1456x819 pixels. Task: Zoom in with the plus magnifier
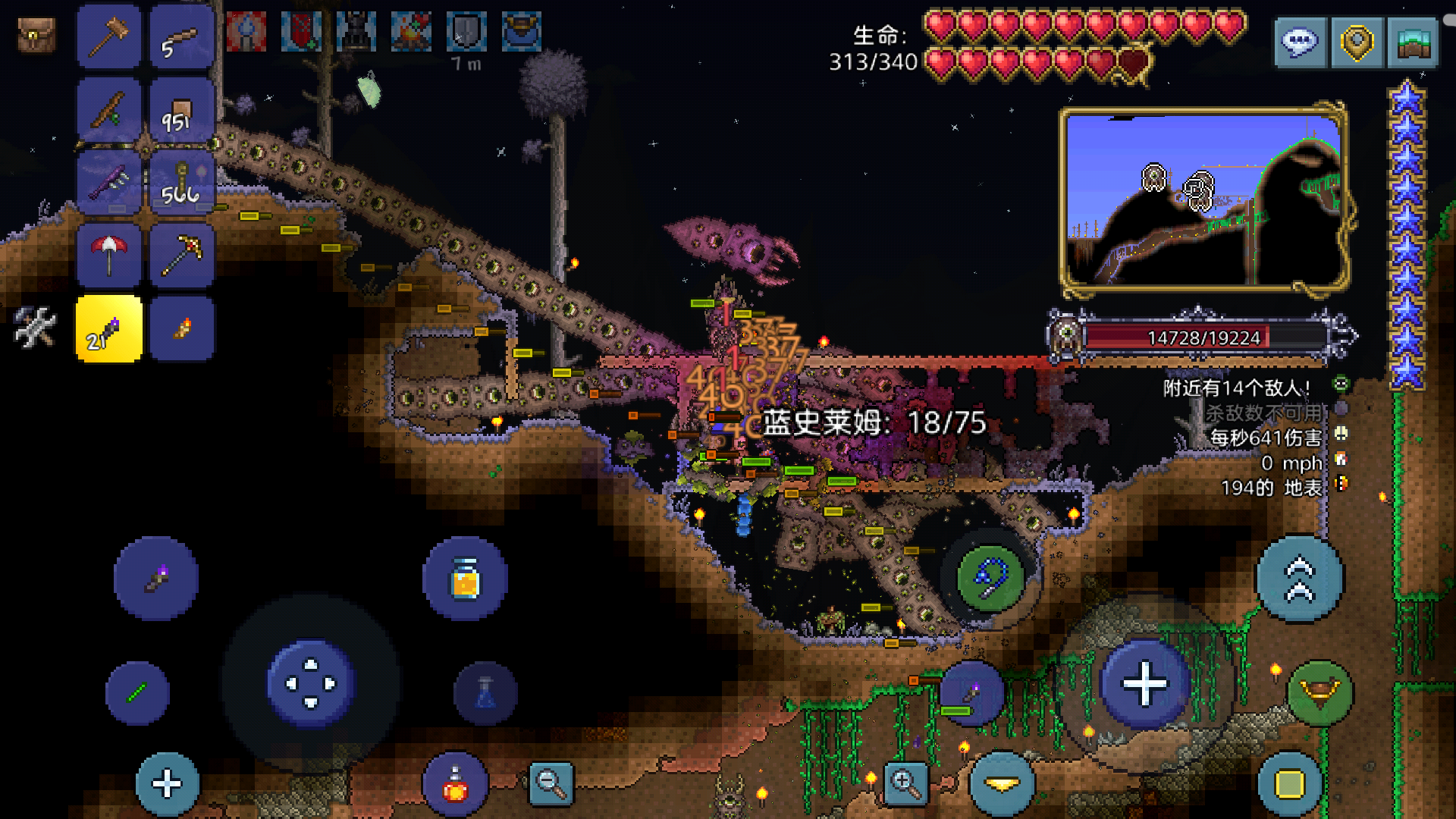905,783
